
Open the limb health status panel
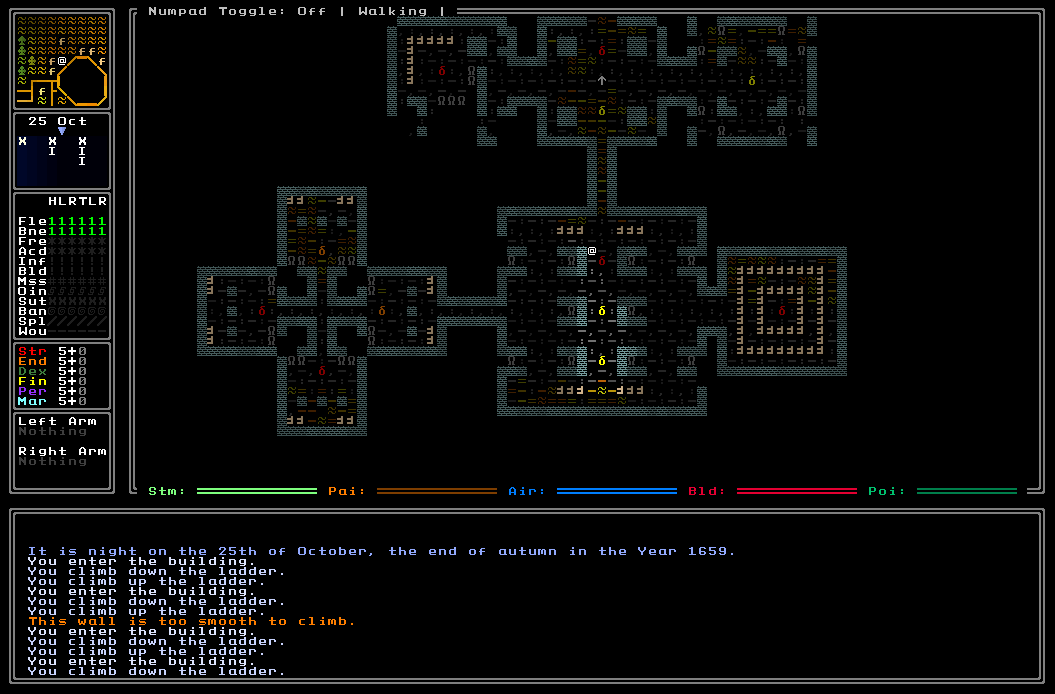pos(61,265)
